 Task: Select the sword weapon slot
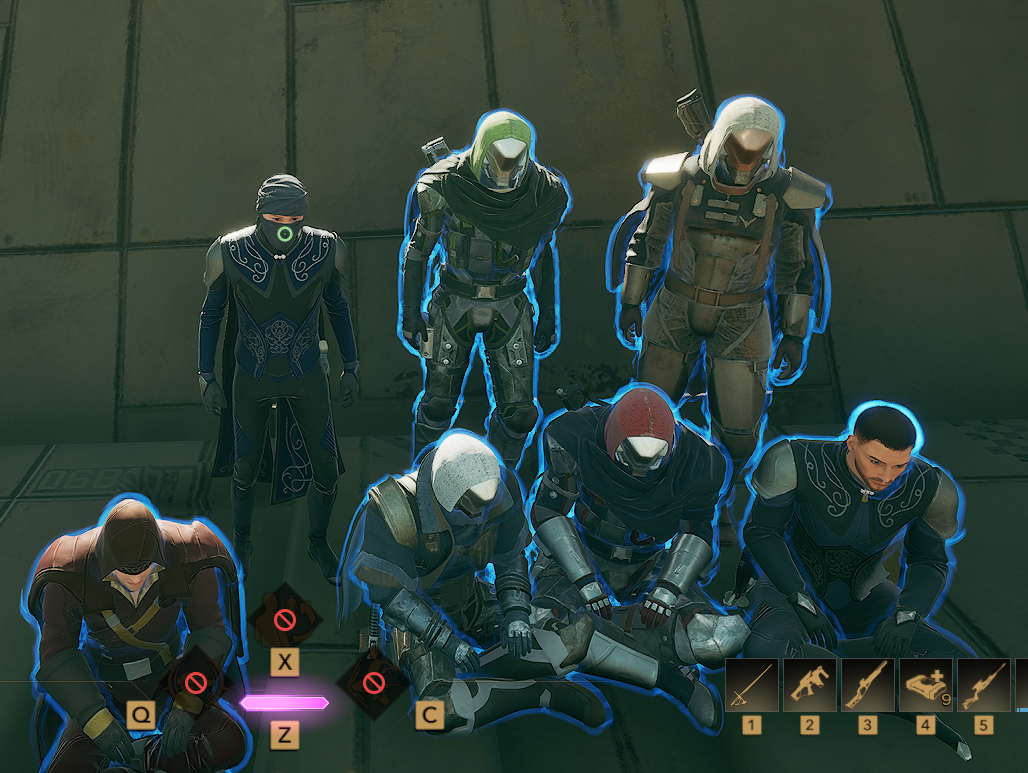pyautogui.click(x=752, y=685)
